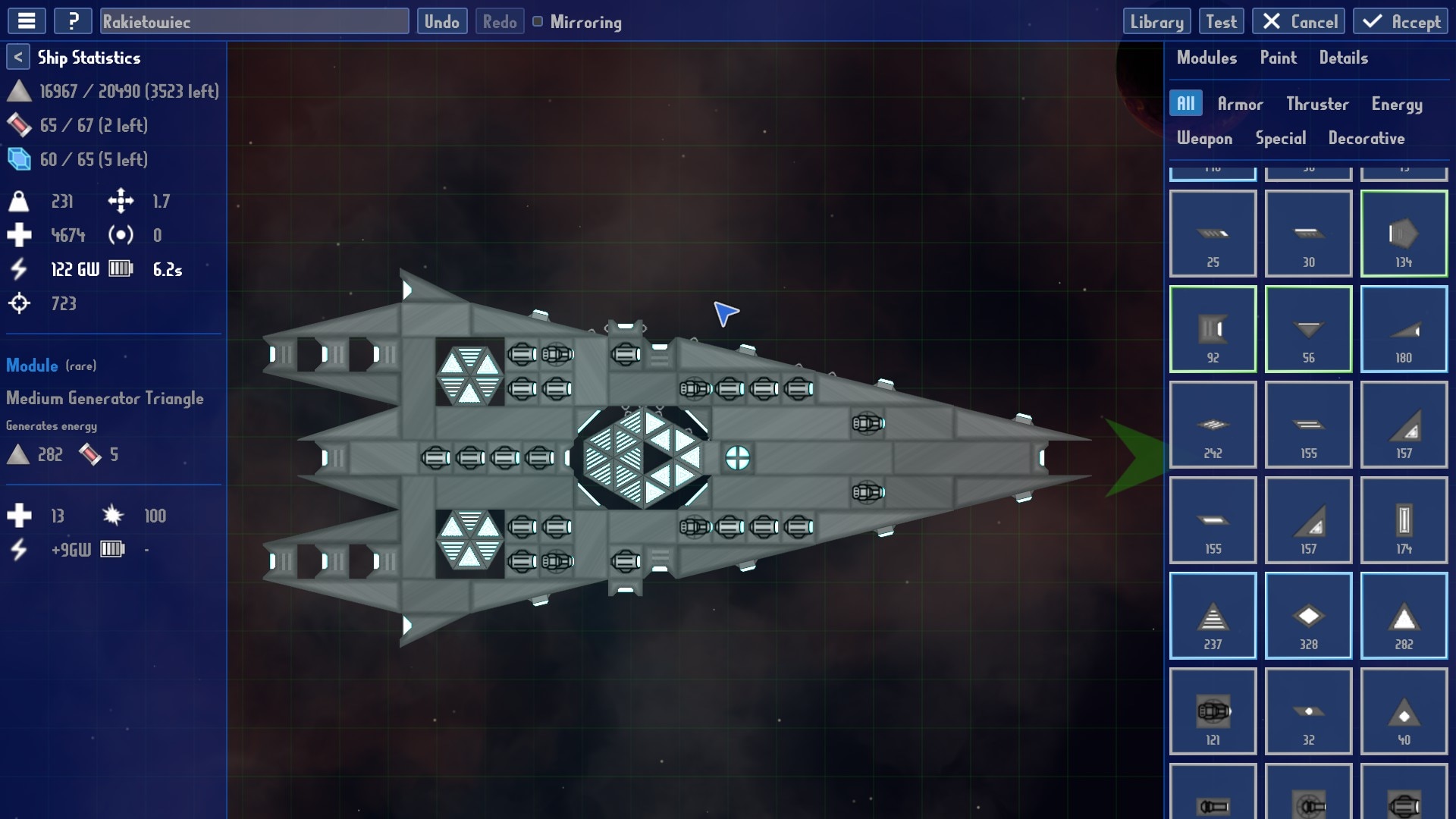Collapse the Ship Statistics panel
Image resolution: width=1456 pixels, height=819 pixels.
18,57
